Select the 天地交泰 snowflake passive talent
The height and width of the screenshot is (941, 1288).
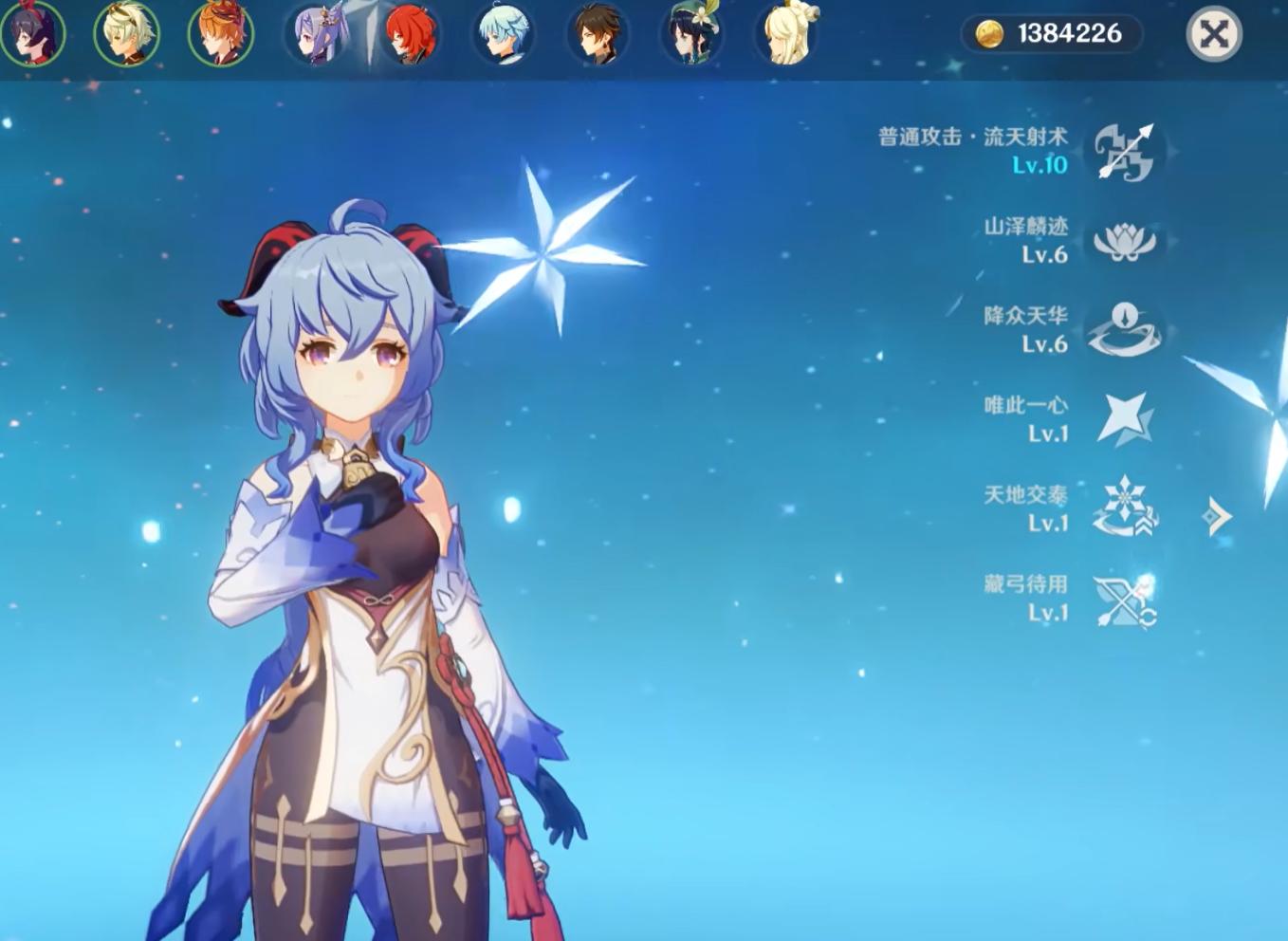click(1126, 508)
